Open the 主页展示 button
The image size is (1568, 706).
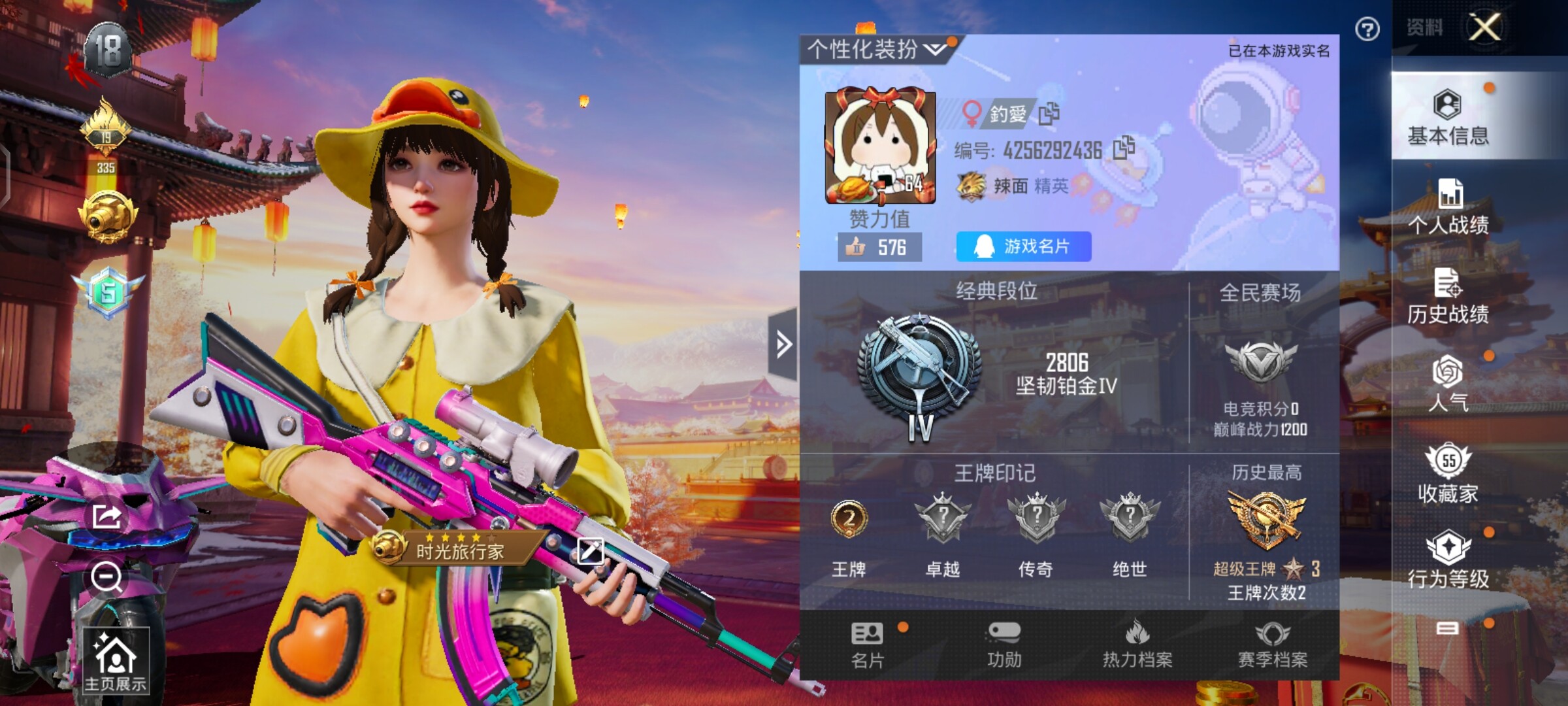click(116, 660)
